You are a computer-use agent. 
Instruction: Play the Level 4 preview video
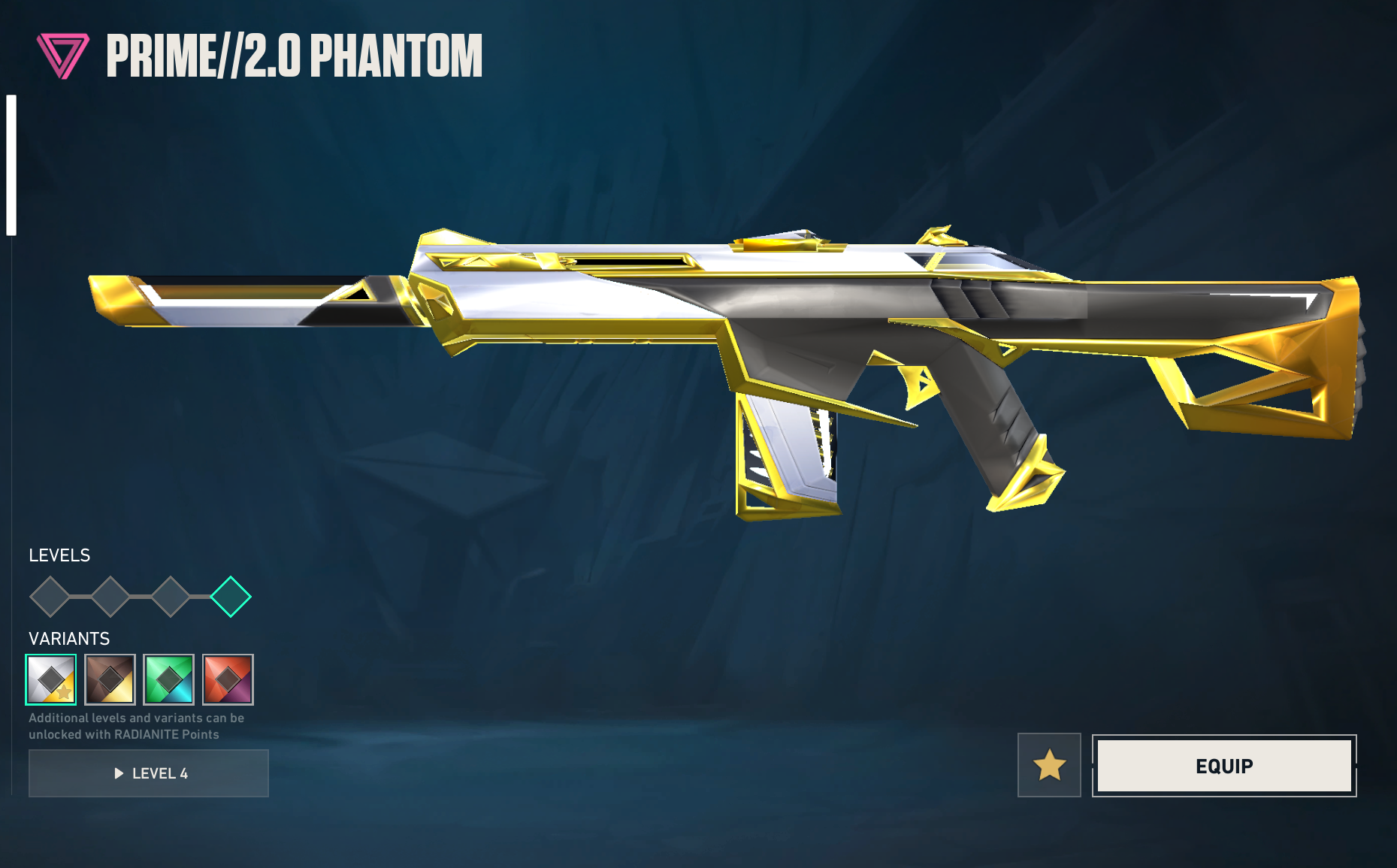149,773
